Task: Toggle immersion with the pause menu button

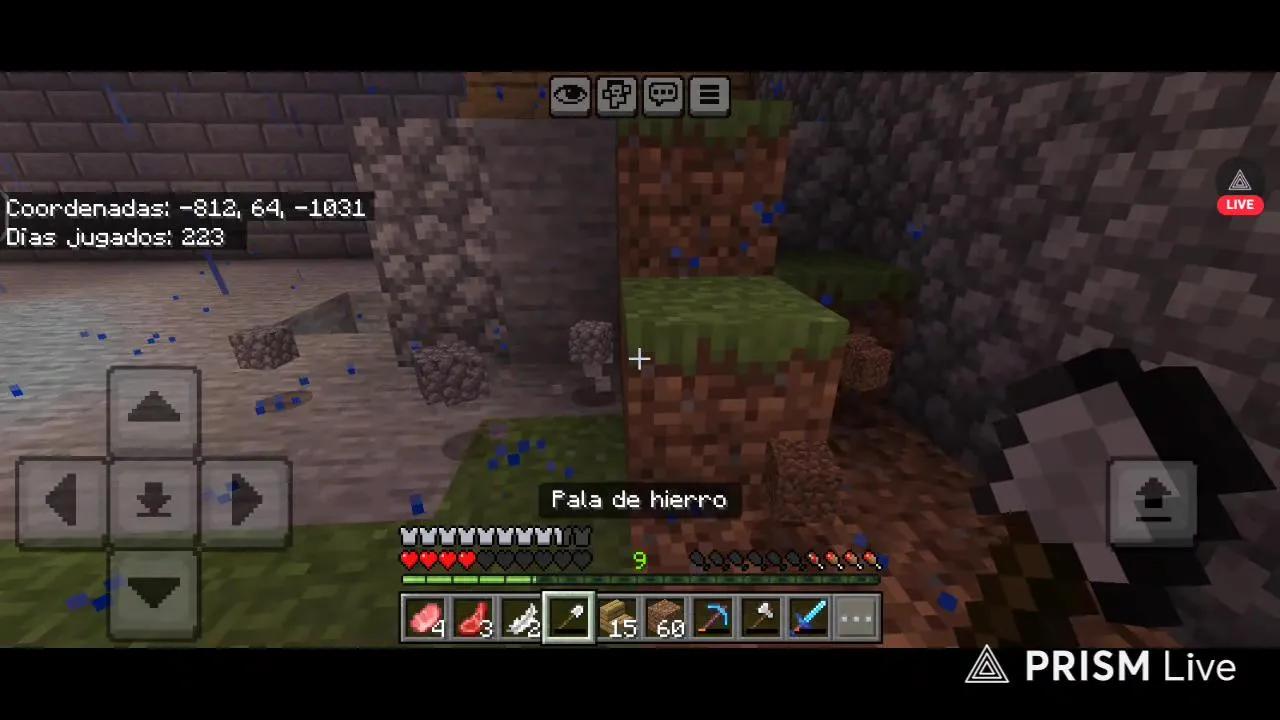Action: (708, 94)
